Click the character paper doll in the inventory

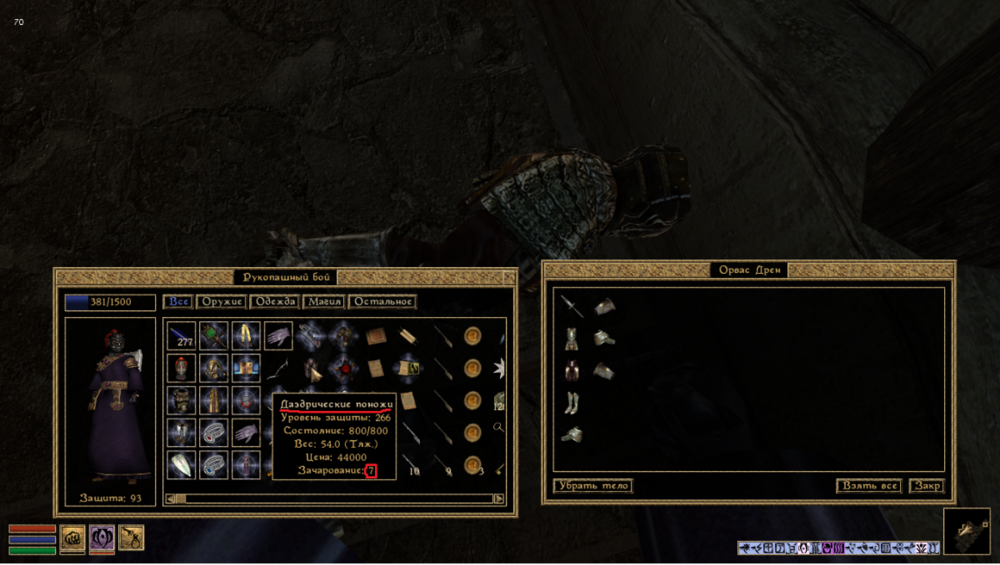[110, 405]
